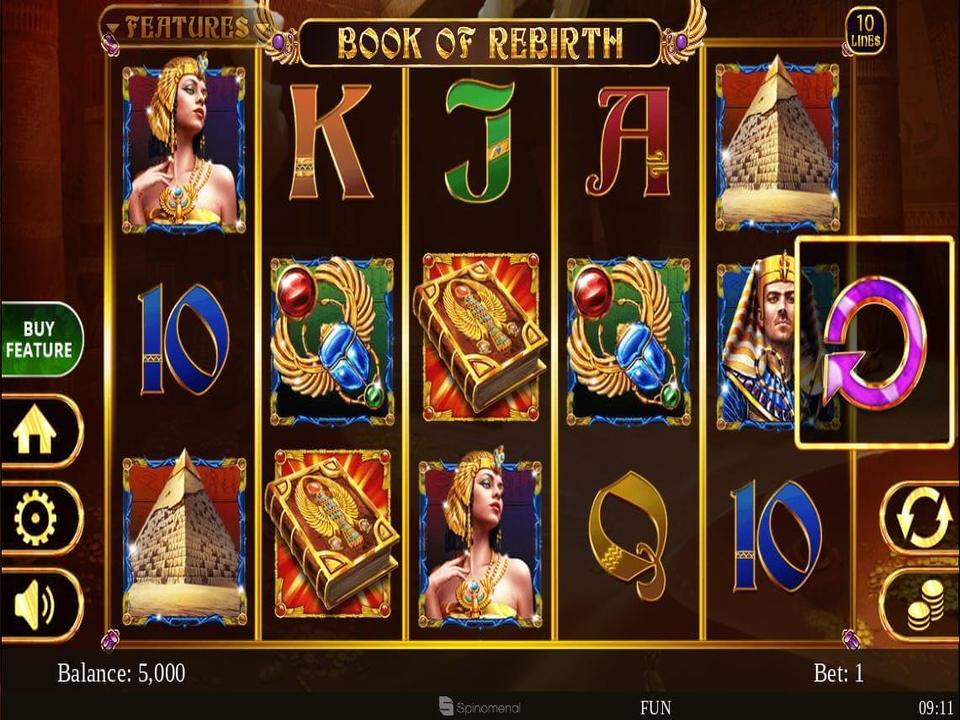The height and width of the screenshot is (720, 960).
Task: Spin the reels with the purple arrow button
Action: coord(874,342)
